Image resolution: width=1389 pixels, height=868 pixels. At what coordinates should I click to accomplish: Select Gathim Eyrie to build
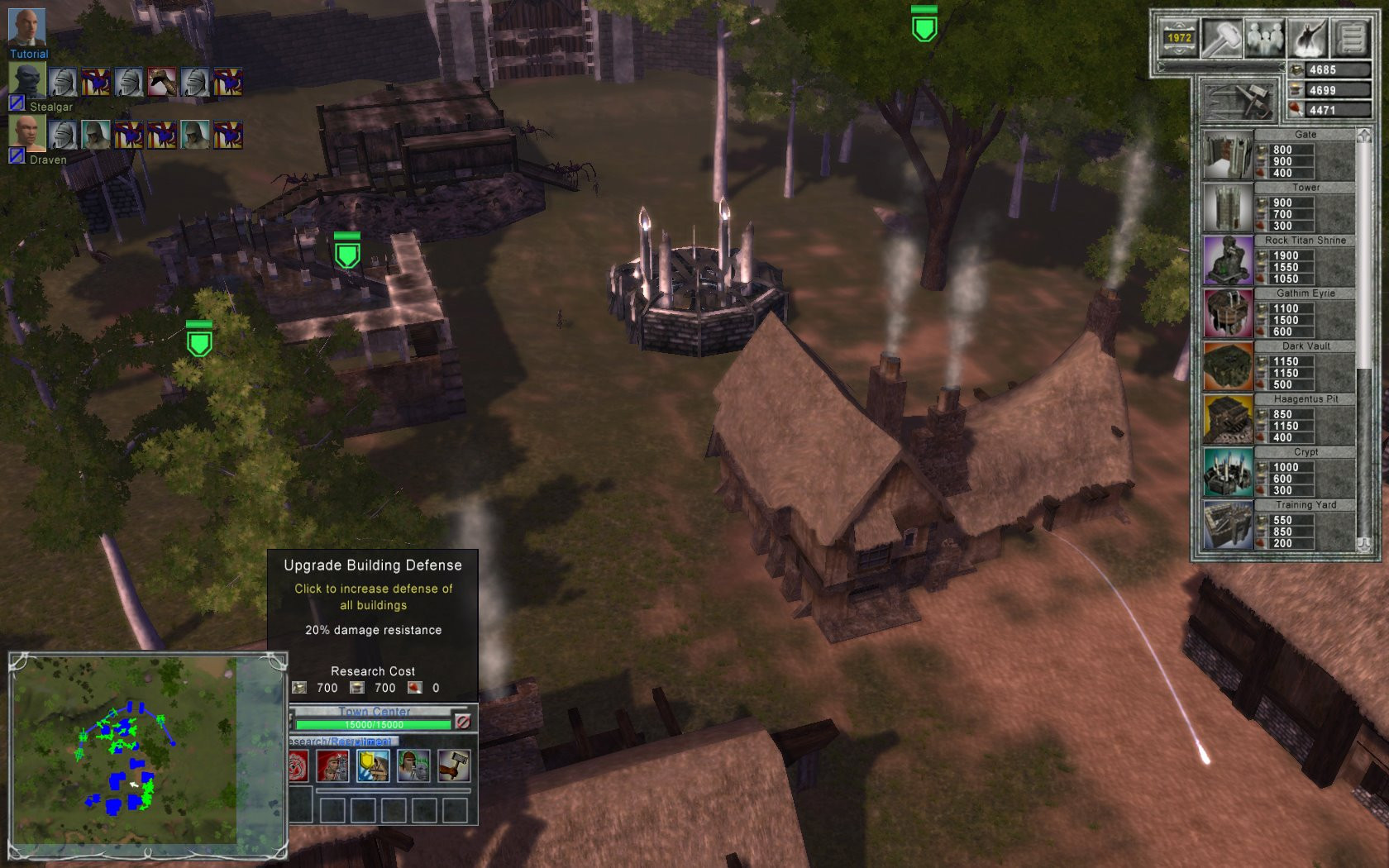1228,313
